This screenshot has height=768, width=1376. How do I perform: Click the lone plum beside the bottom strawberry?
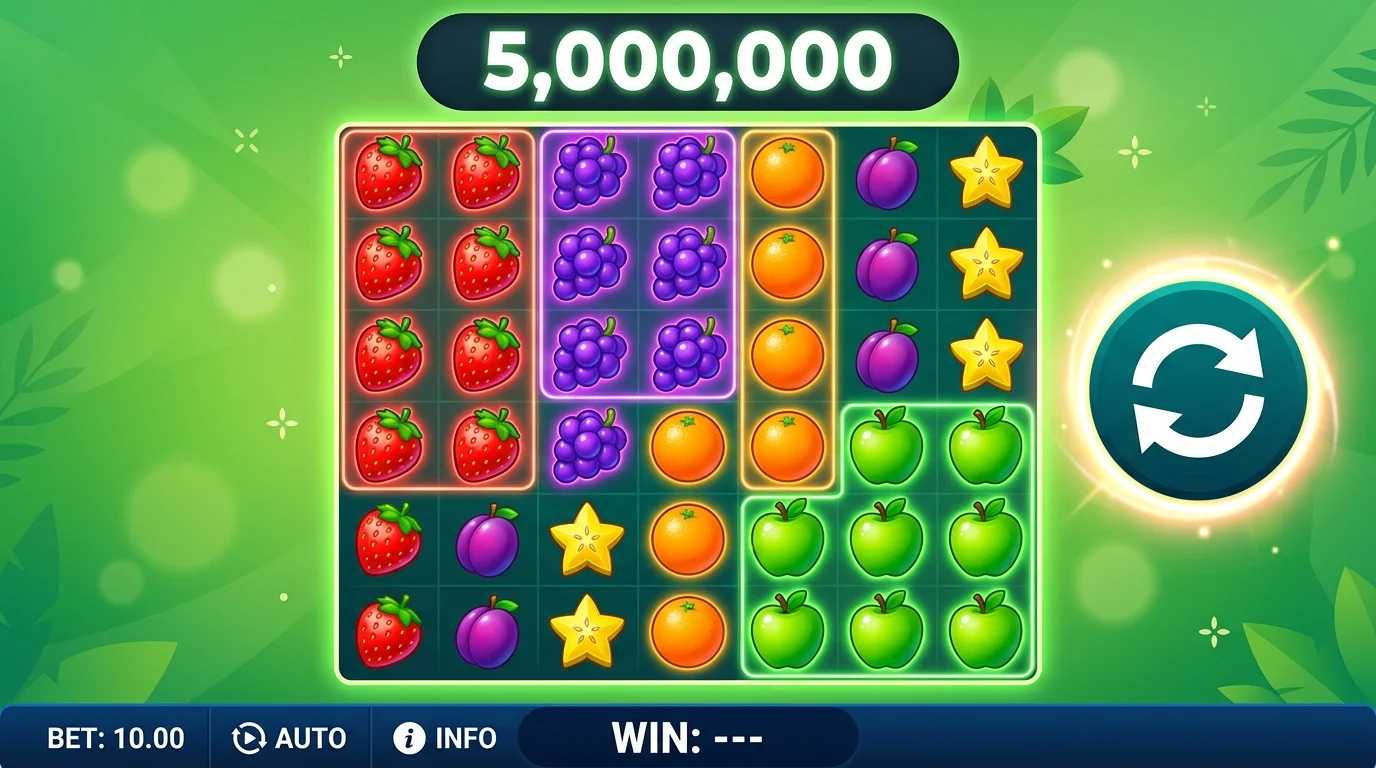(x=487, y=630)
